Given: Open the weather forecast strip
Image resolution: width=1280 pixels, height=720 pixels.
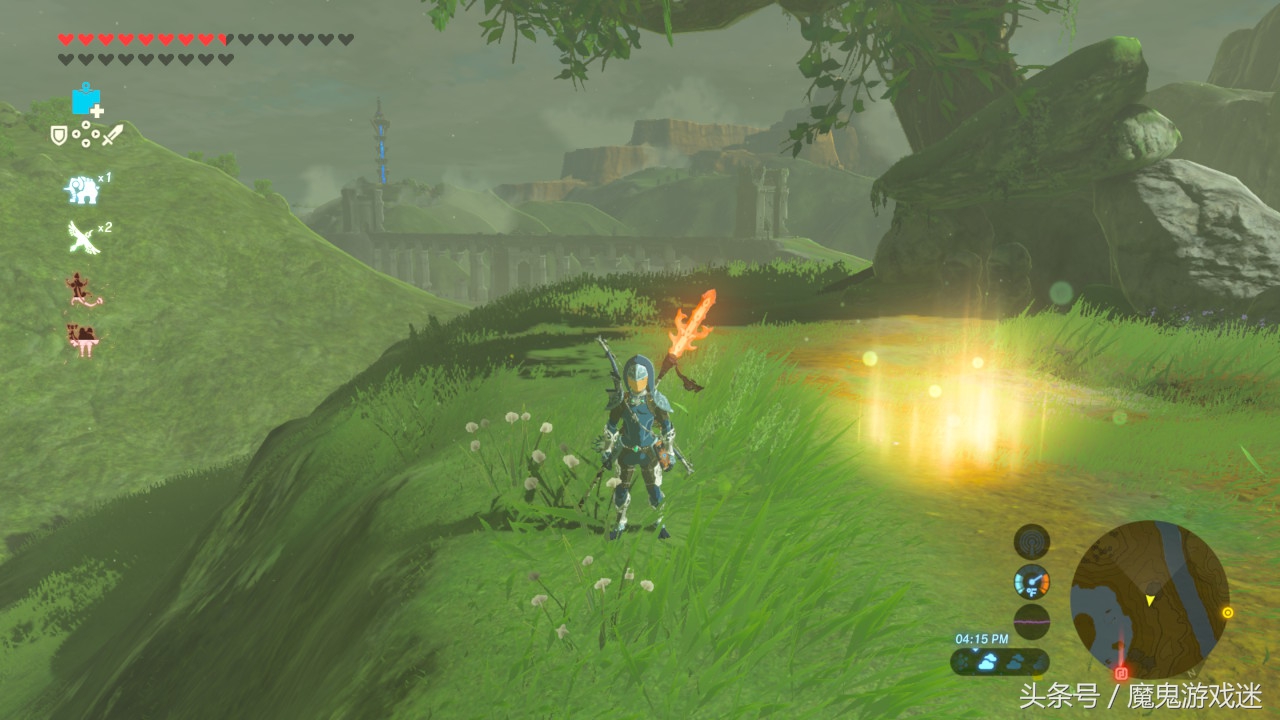Looking at the screenshot, I should tap(1000, 661).
